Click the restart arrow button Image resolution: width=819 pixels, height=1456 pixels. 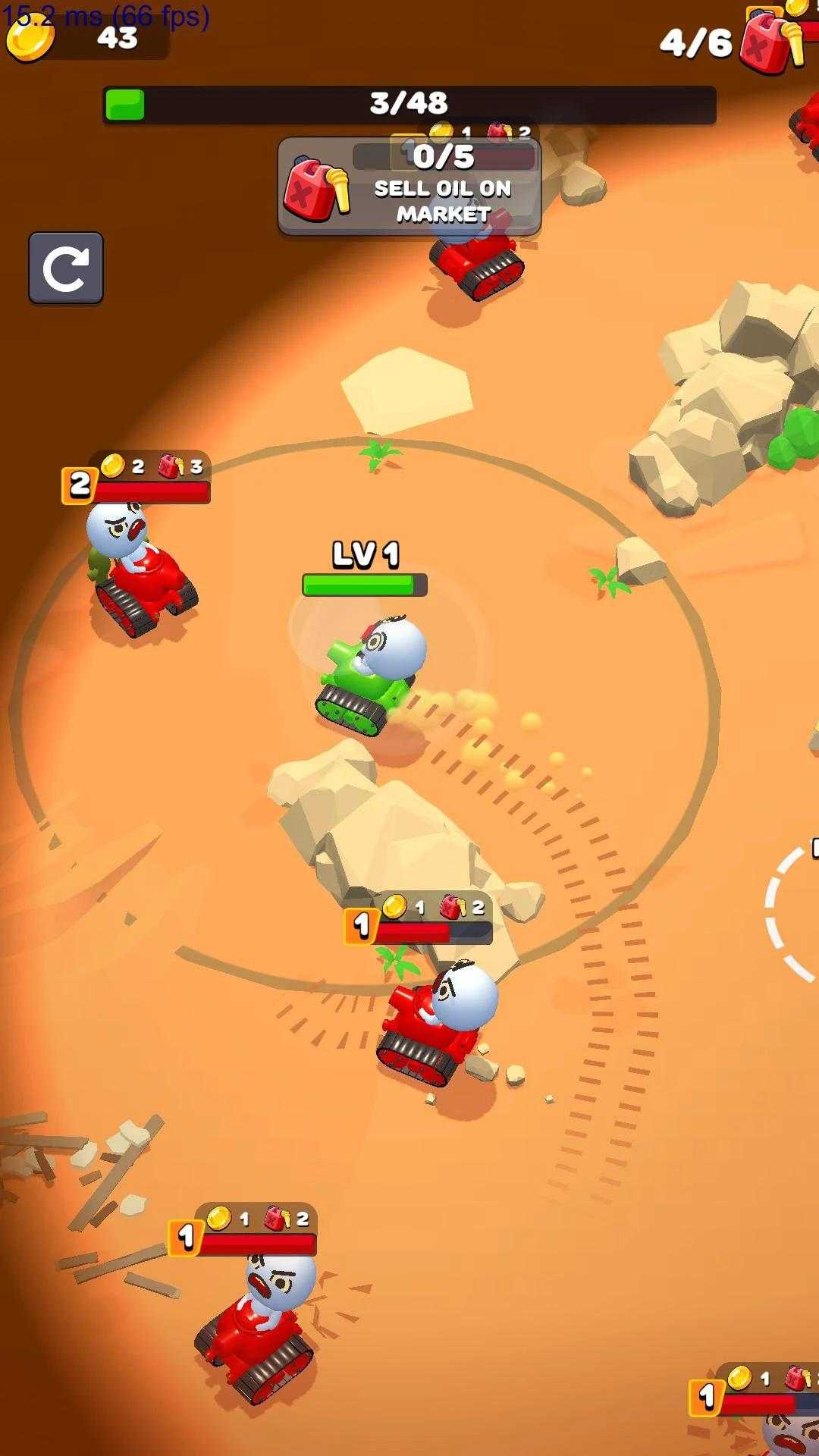pos(66,268)
